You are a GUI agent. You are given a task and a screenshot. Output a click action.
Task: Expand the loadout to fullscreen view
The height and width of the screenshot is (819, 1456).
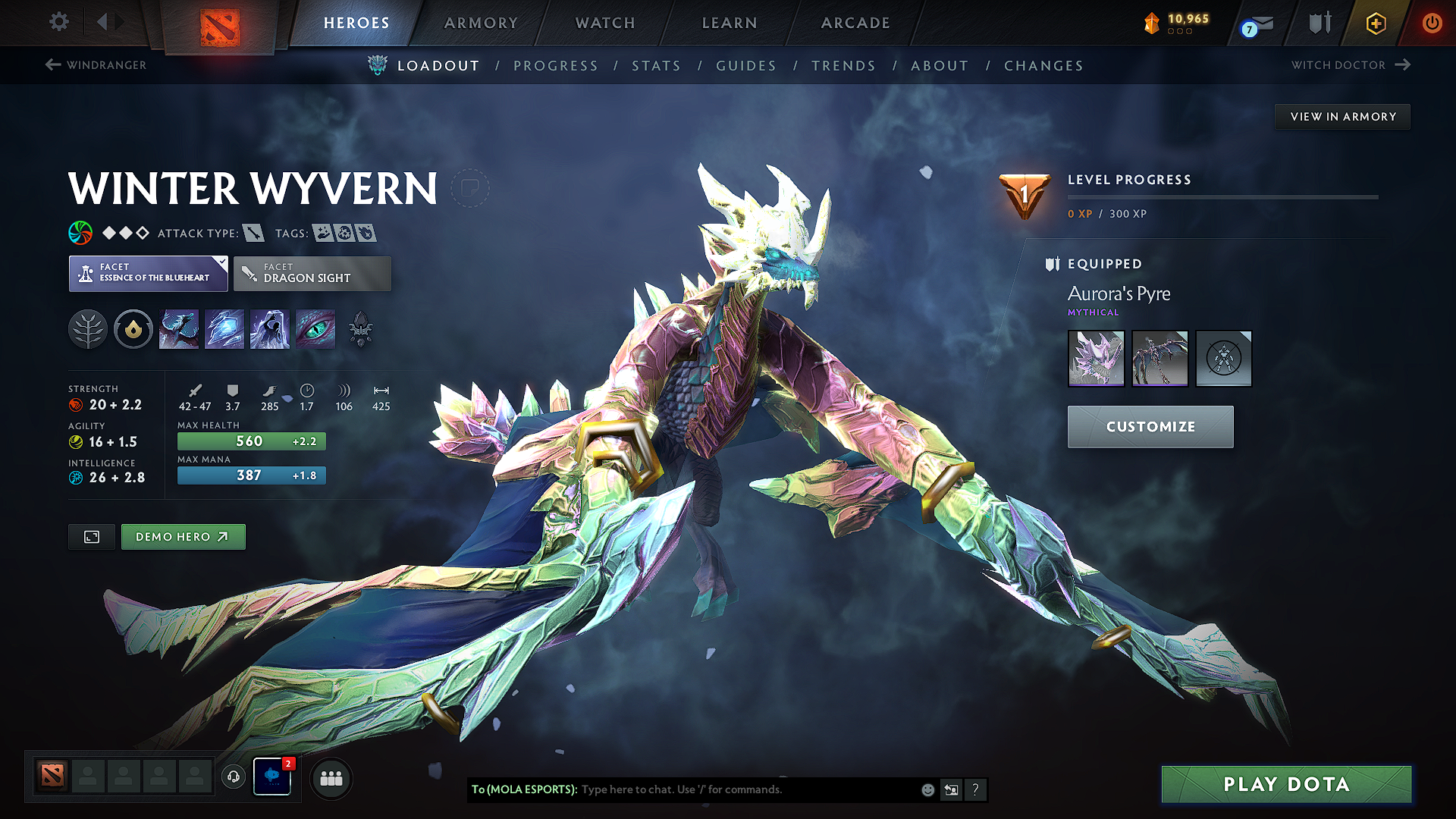(91, 536)
